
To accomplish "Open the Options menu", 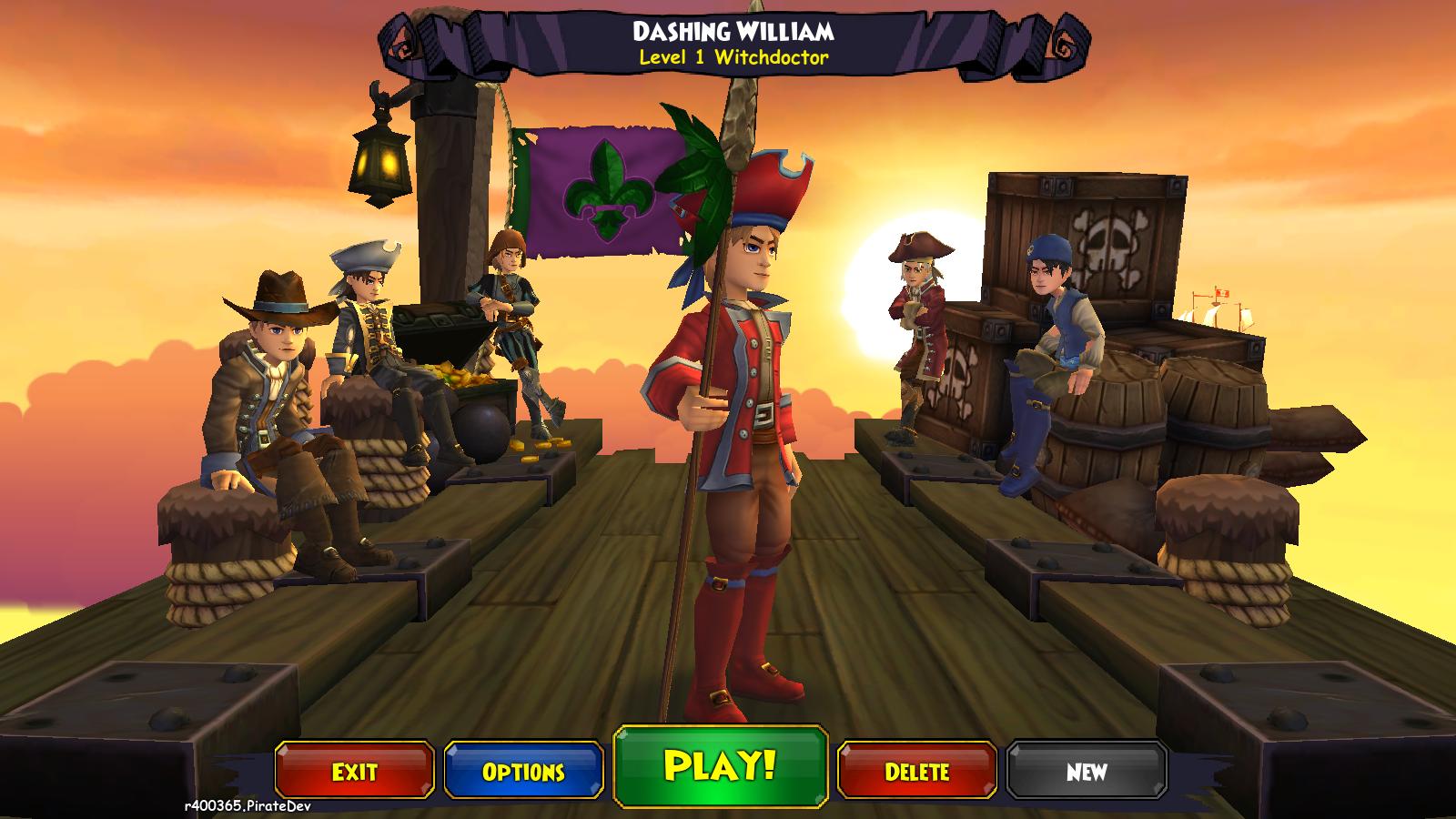I will click(523, 772).
